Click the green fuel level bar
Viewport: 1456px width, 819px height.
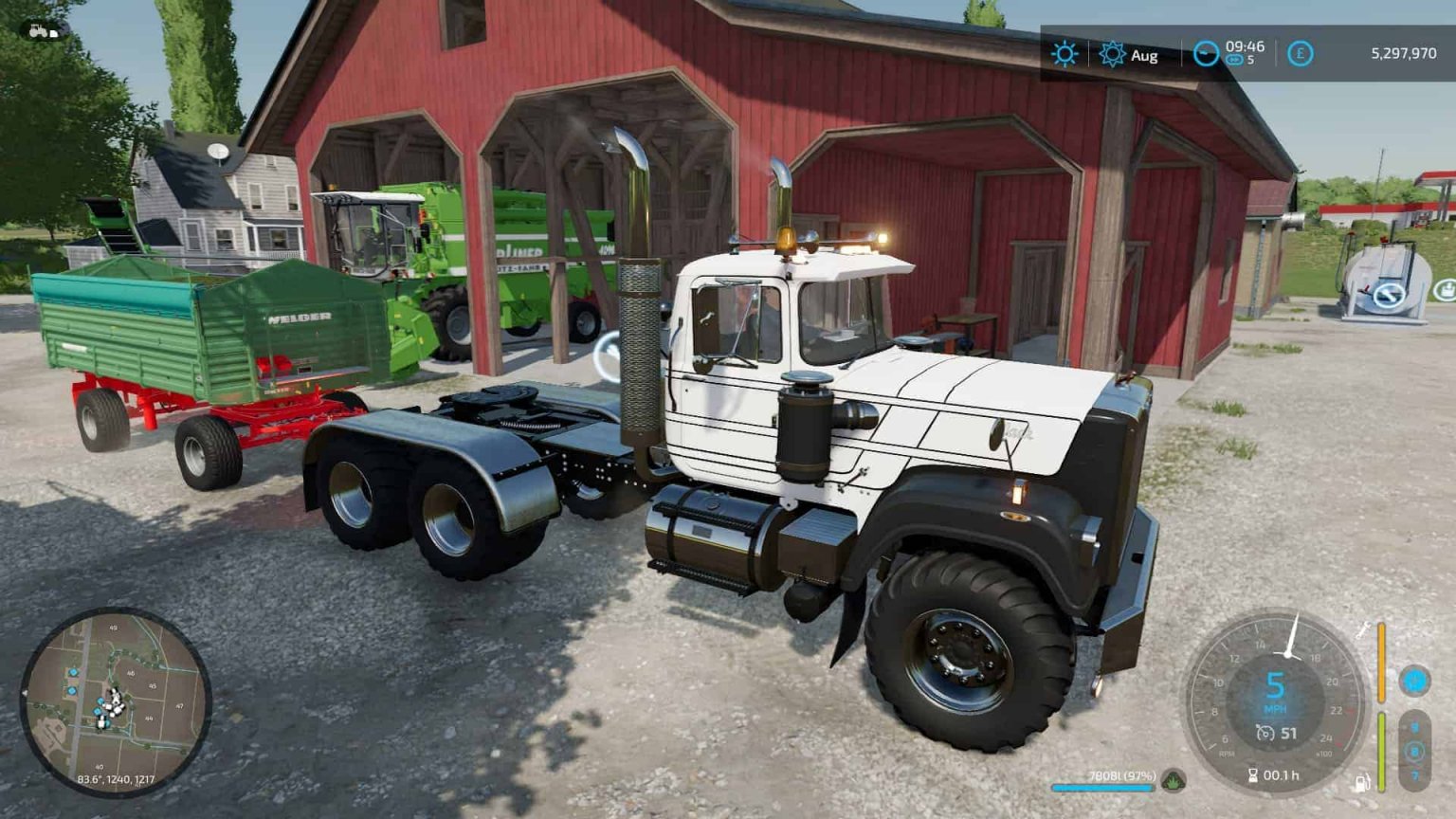[x=1381, y=752]
